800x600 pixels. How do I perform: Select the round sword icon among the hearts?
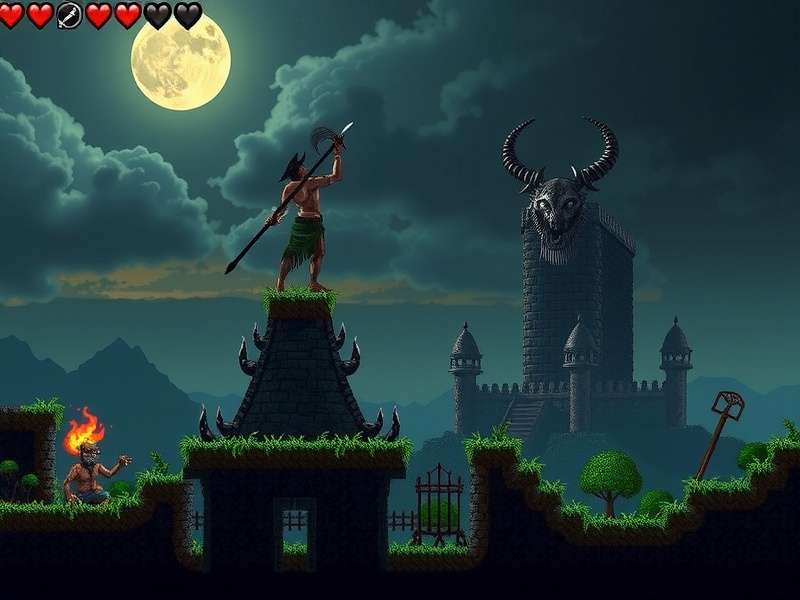click(x=69, y=15)
